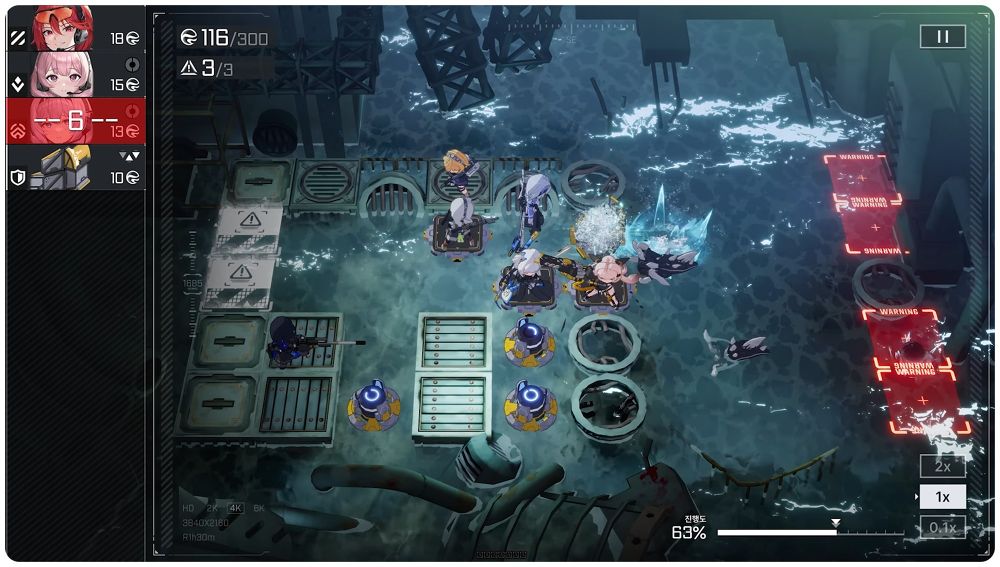This screenshot has width=1000, height=567.
Task: Select the red-haired unit card costing 18
Action: click(76, 28)
